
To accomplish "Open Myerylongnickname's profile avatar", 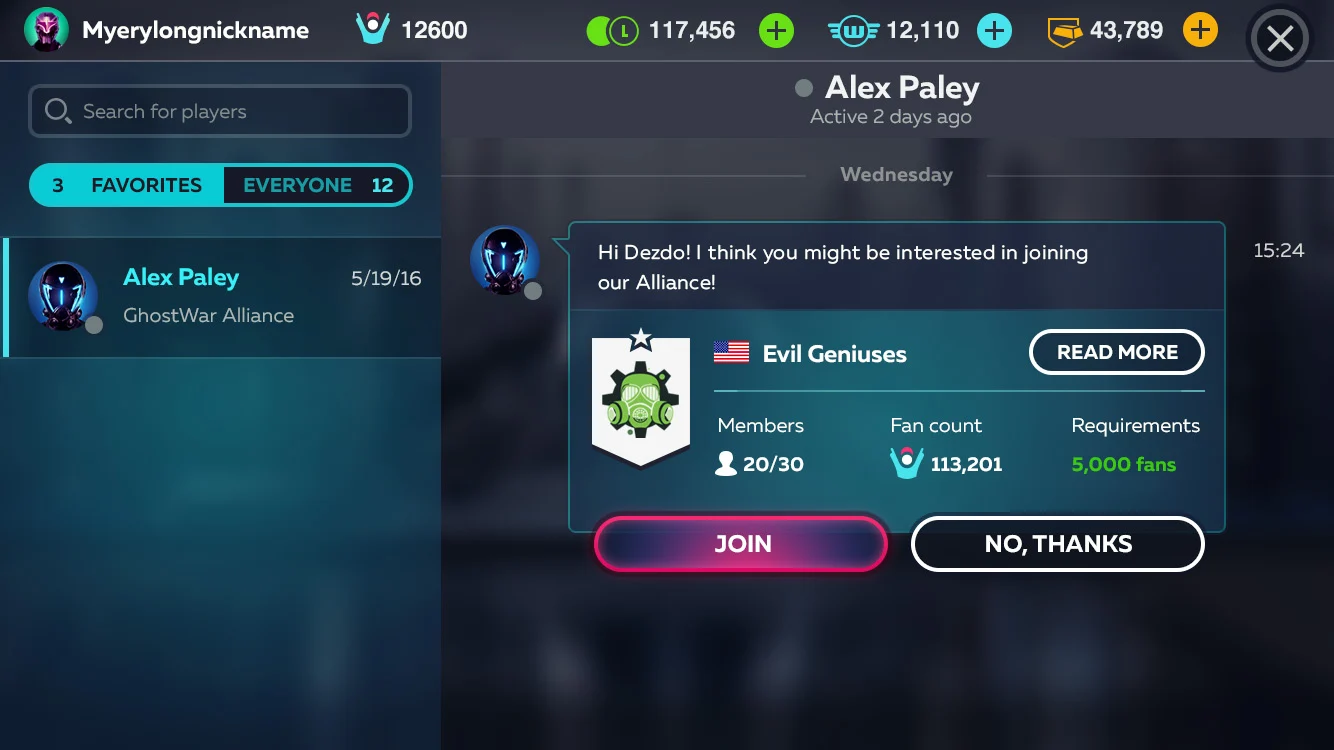I will click(x=46, y=30).
